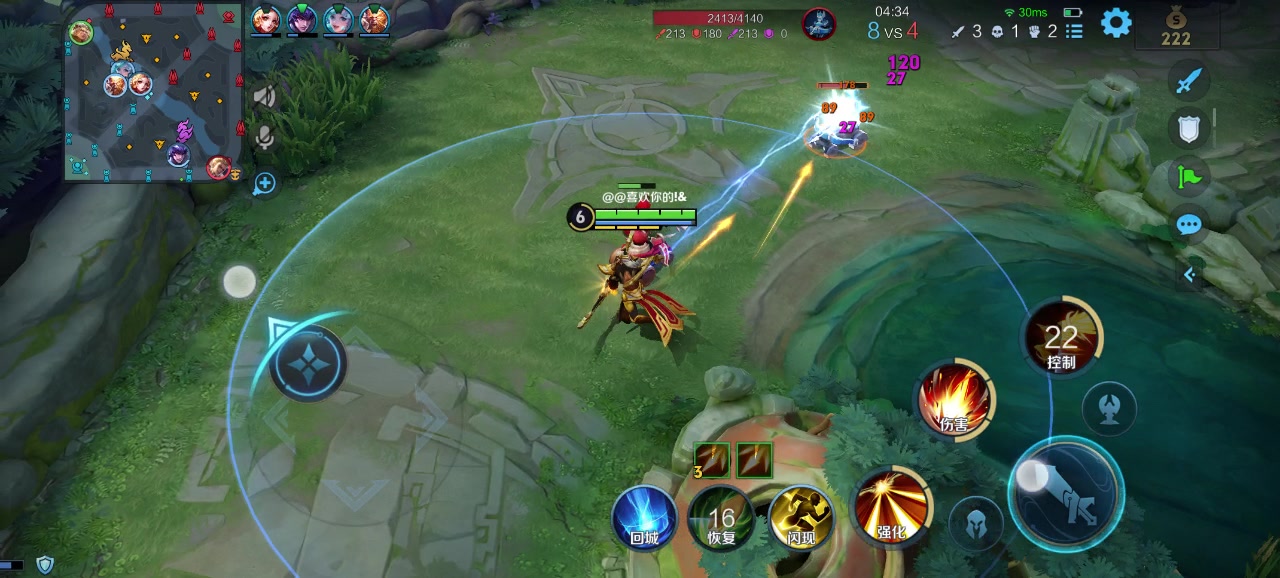Image resolution: width=1280 pixels, height=578 pixels.
Task: Tap the minimap to view the battlefield
Action: pos(154,92)
